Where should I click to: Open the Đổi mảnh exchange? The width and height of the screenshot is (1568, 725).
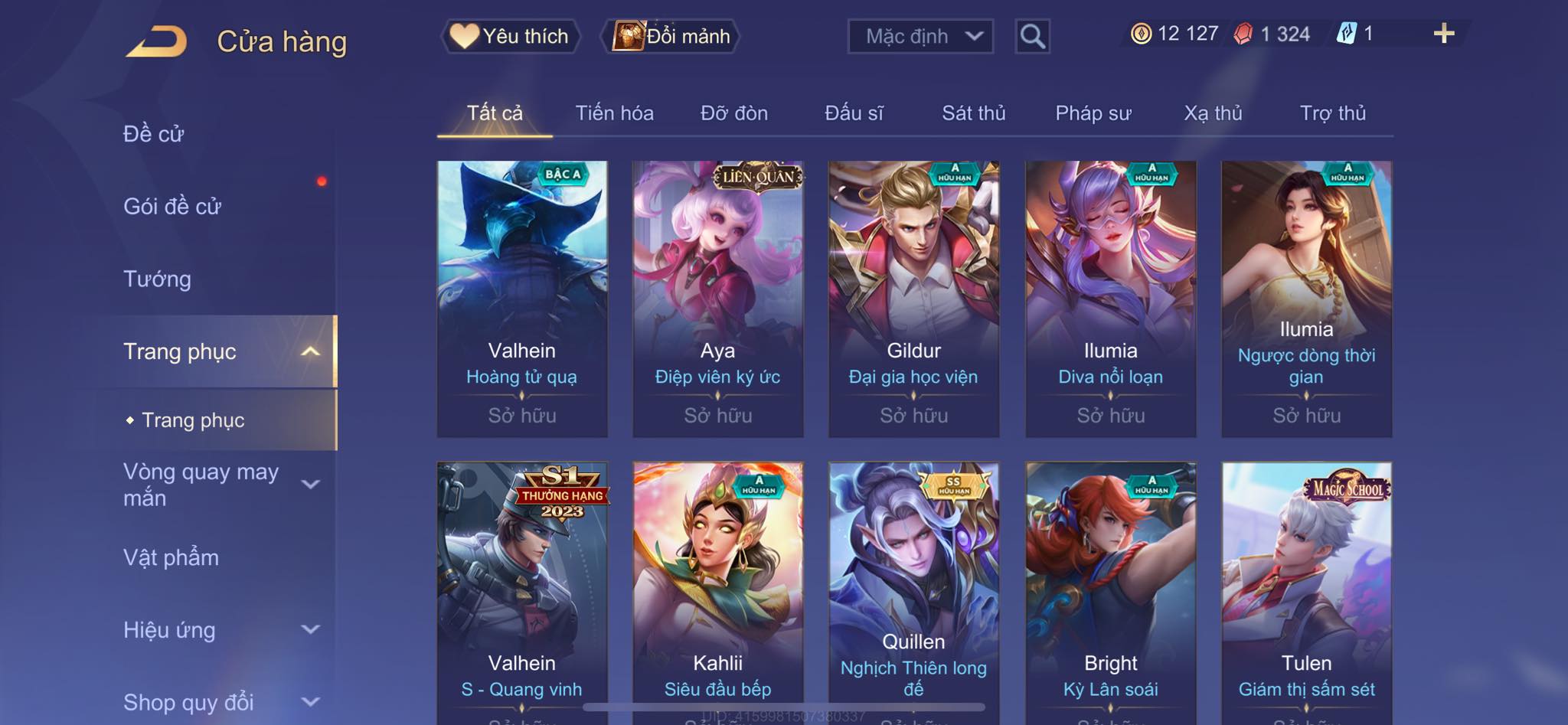(673, 36)
